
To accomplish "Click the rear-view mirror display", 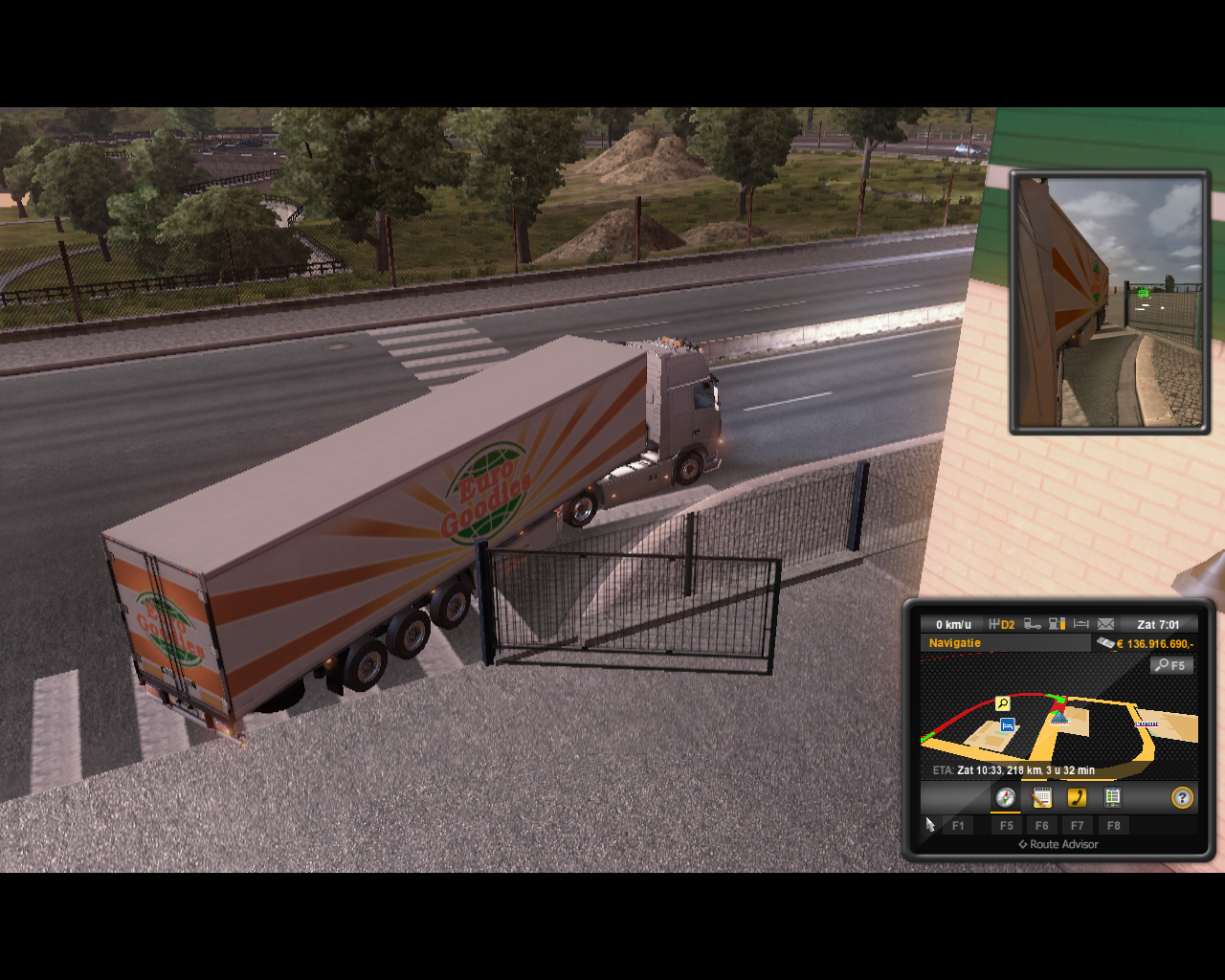I will [x=1110, y=302].
